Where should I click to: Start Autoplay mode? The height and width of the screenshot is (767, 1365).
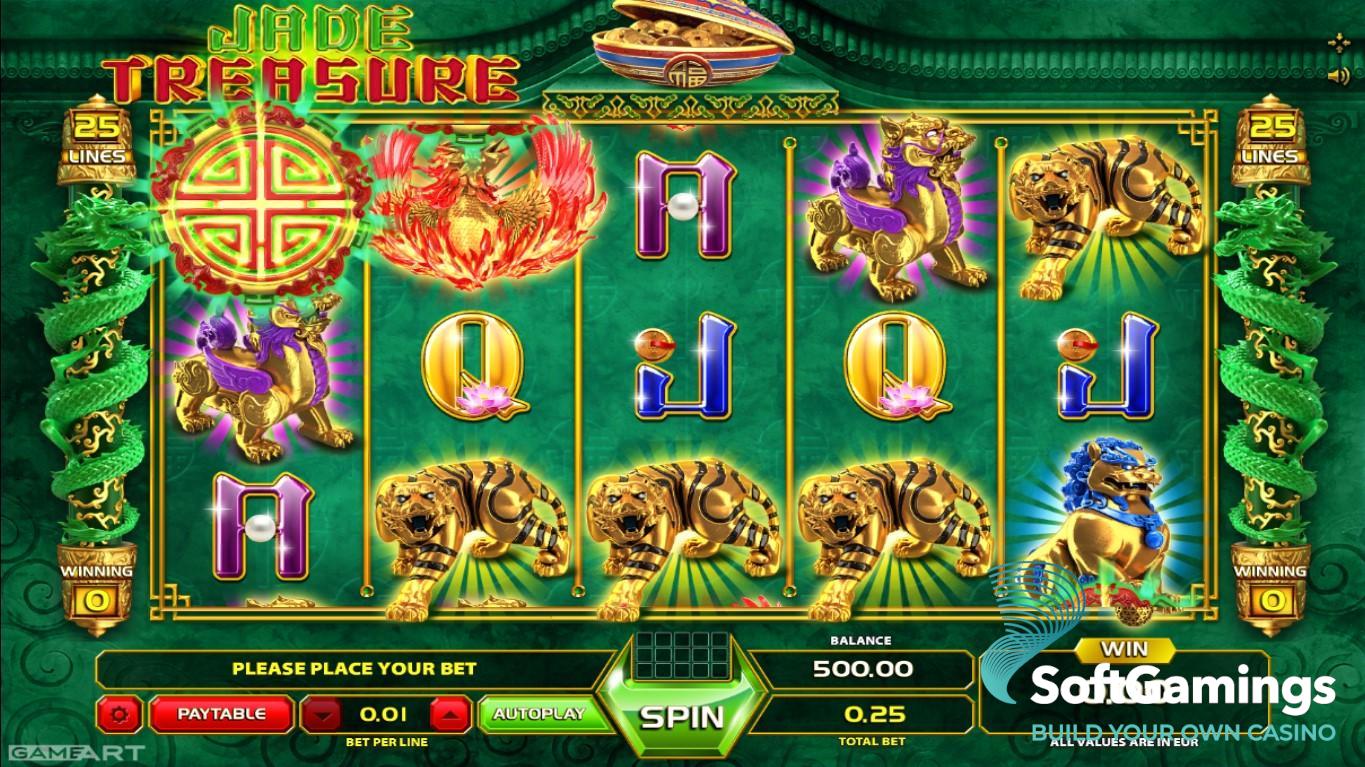(538, 714)
